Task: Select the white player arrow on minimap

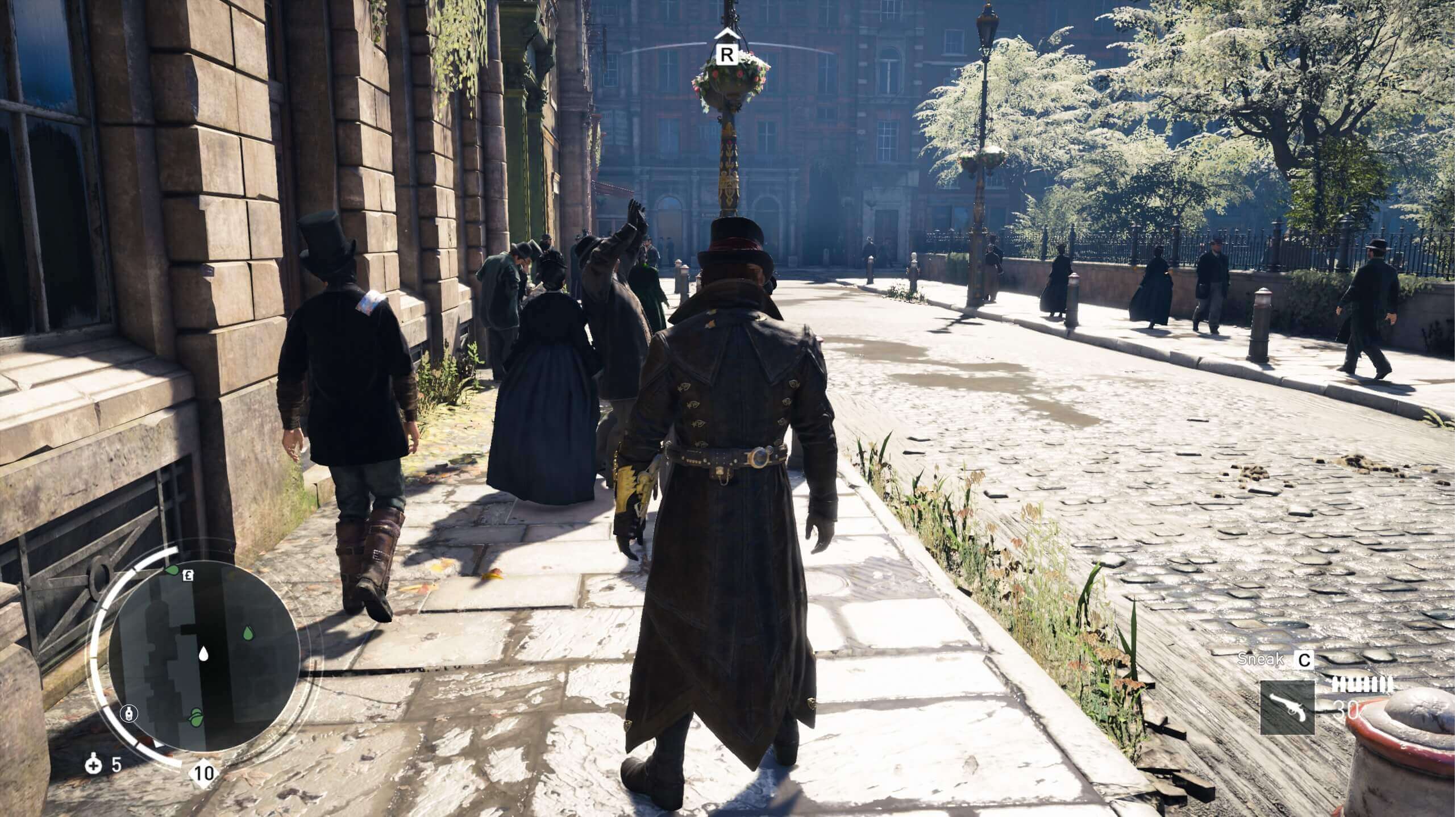Action: 203,654
